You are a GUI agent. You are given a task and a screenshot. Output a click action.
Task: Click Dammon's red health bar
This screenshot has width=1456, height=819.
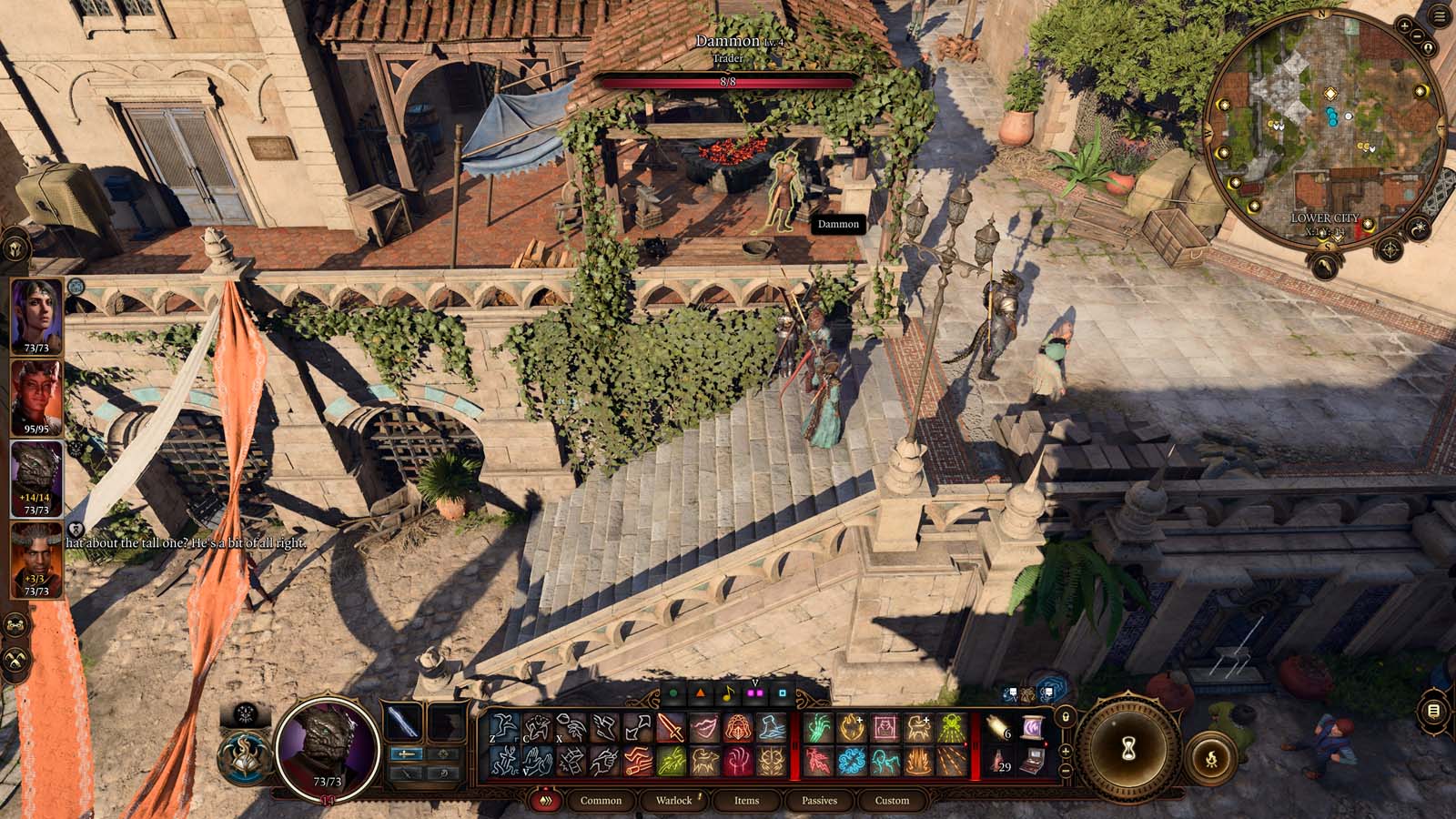[x=728, y=82]
